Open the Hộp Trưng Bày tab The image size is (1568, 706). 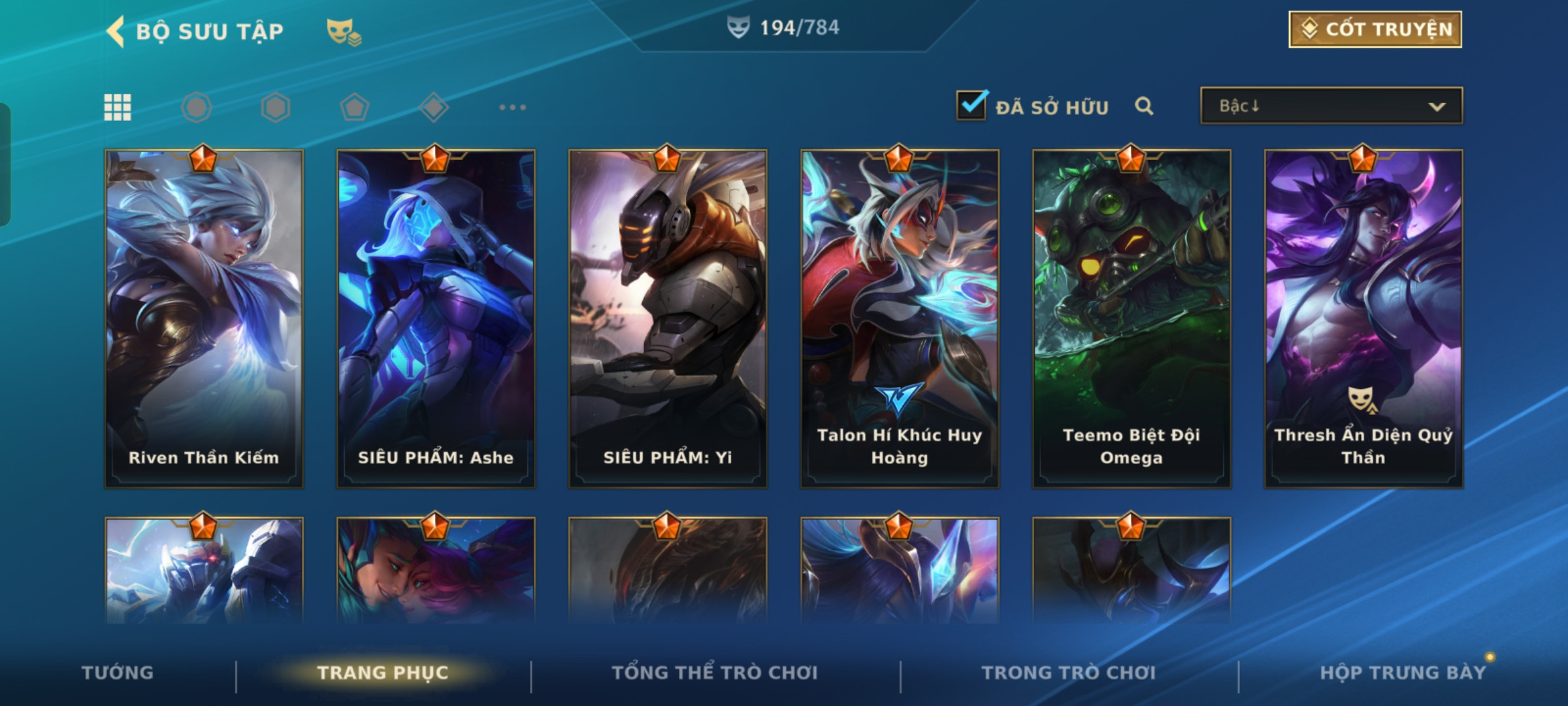(x=1403, y=673)
